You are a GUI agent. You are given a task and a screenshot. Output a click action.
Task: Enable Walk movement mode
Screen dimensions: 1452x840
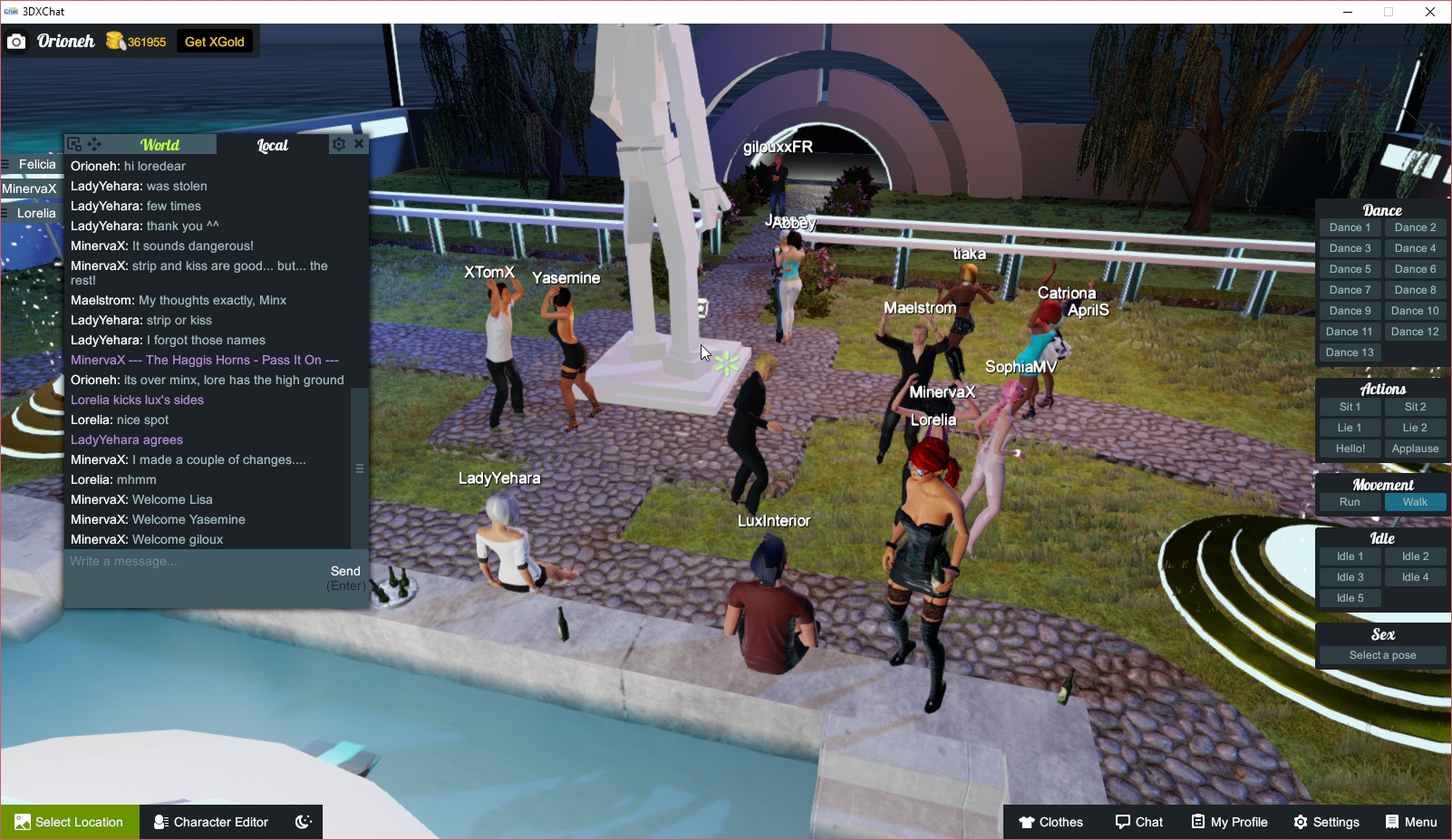click(1415, 501)
